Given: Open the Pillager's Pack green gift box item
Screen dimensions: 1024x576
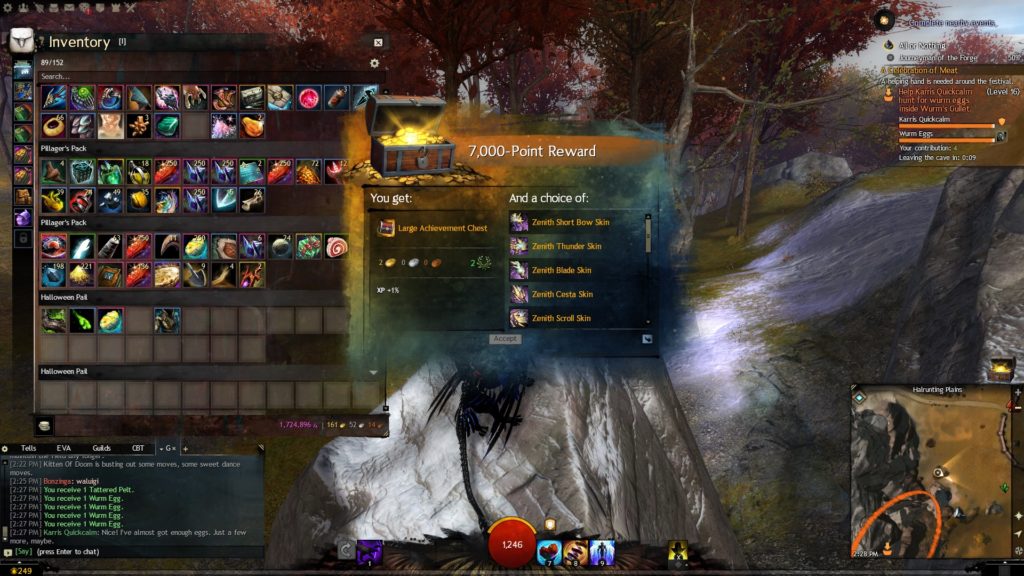Looking at the screenshot, I should 308,246.
